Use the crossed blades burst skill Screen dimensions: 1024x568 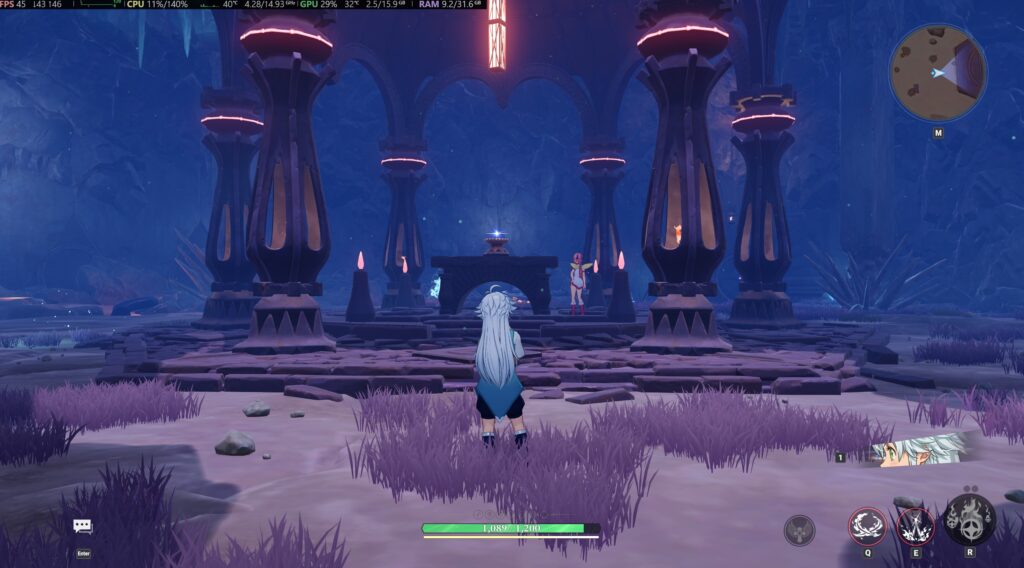tap(915, 525)
